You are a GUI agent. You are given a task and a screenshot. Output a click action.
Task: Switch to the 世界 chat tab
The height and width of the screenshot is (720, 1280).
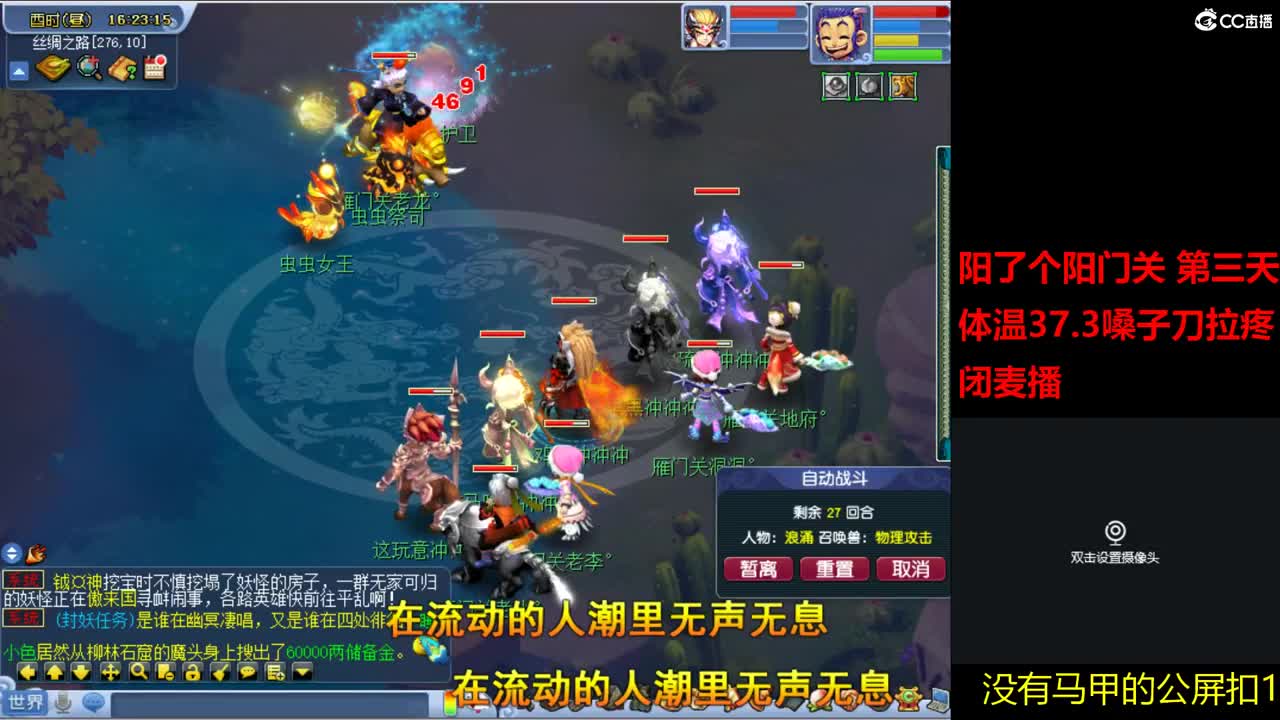pyautogui.click(x=25, y=703)
